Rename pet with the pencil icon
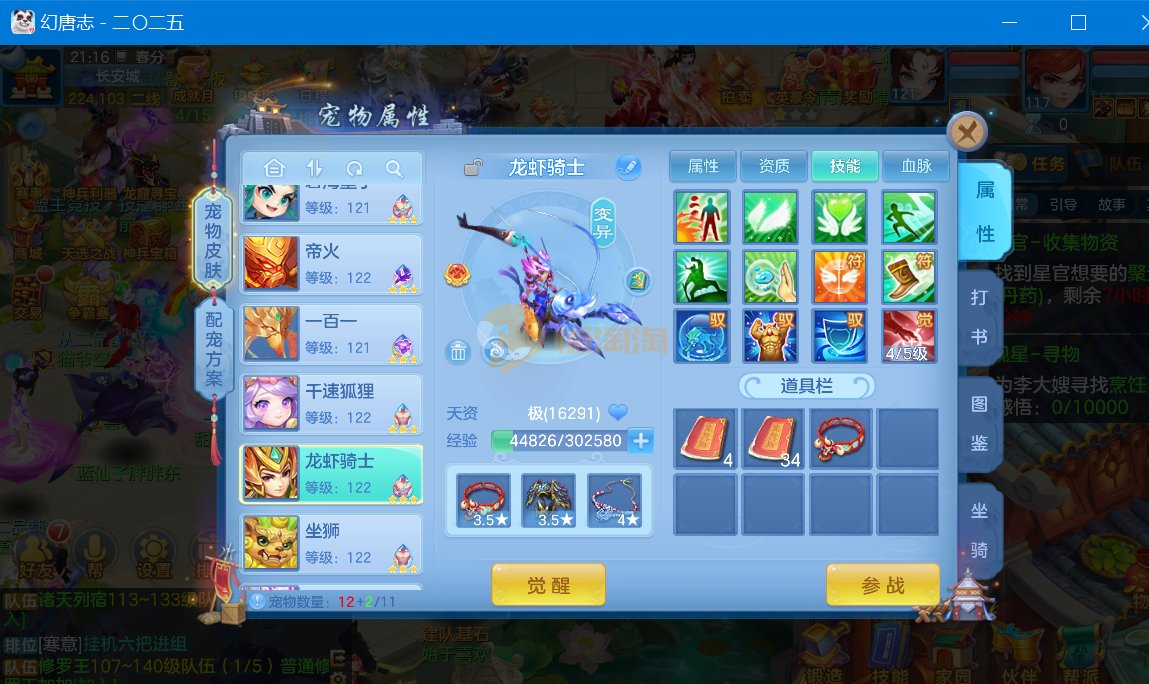Screen dimensions: 1149x684 (x=627, y=167)
